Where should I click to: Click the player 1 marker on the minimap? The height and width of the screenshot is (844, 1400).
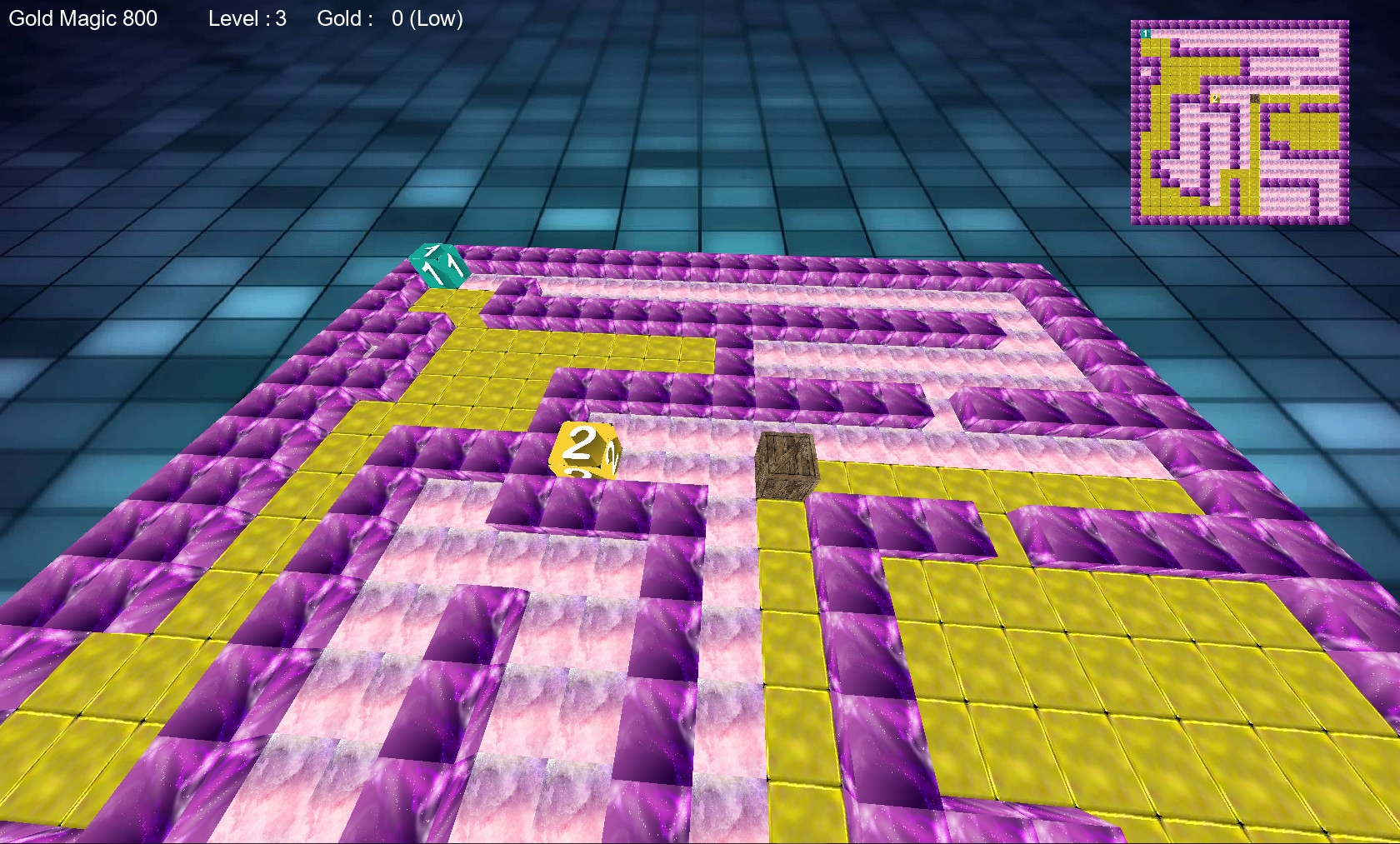(x=1145, y=34)
